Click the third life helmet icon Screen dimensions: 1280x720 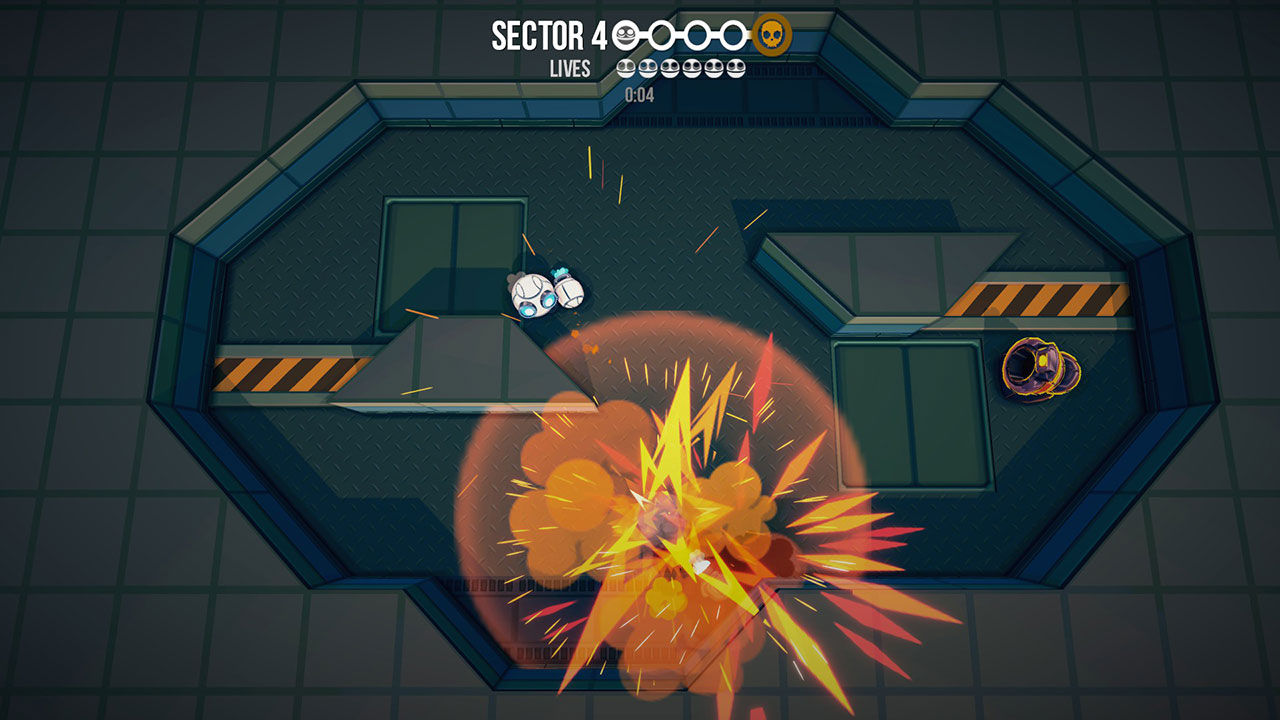point(669,67)
